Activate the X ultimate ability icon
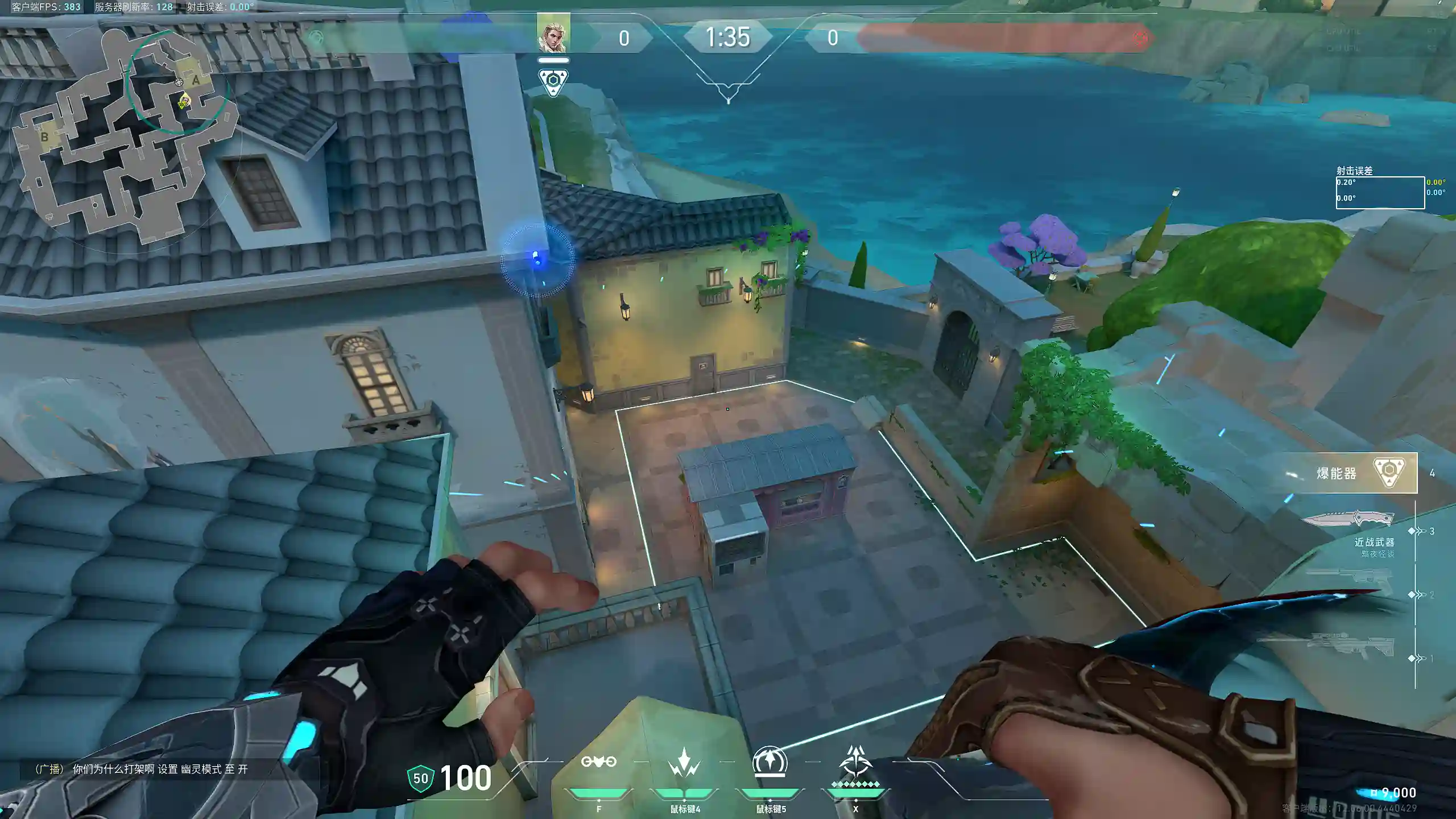Image resolution: width=1456 pixels, height=819 pixels. point(855,762)
